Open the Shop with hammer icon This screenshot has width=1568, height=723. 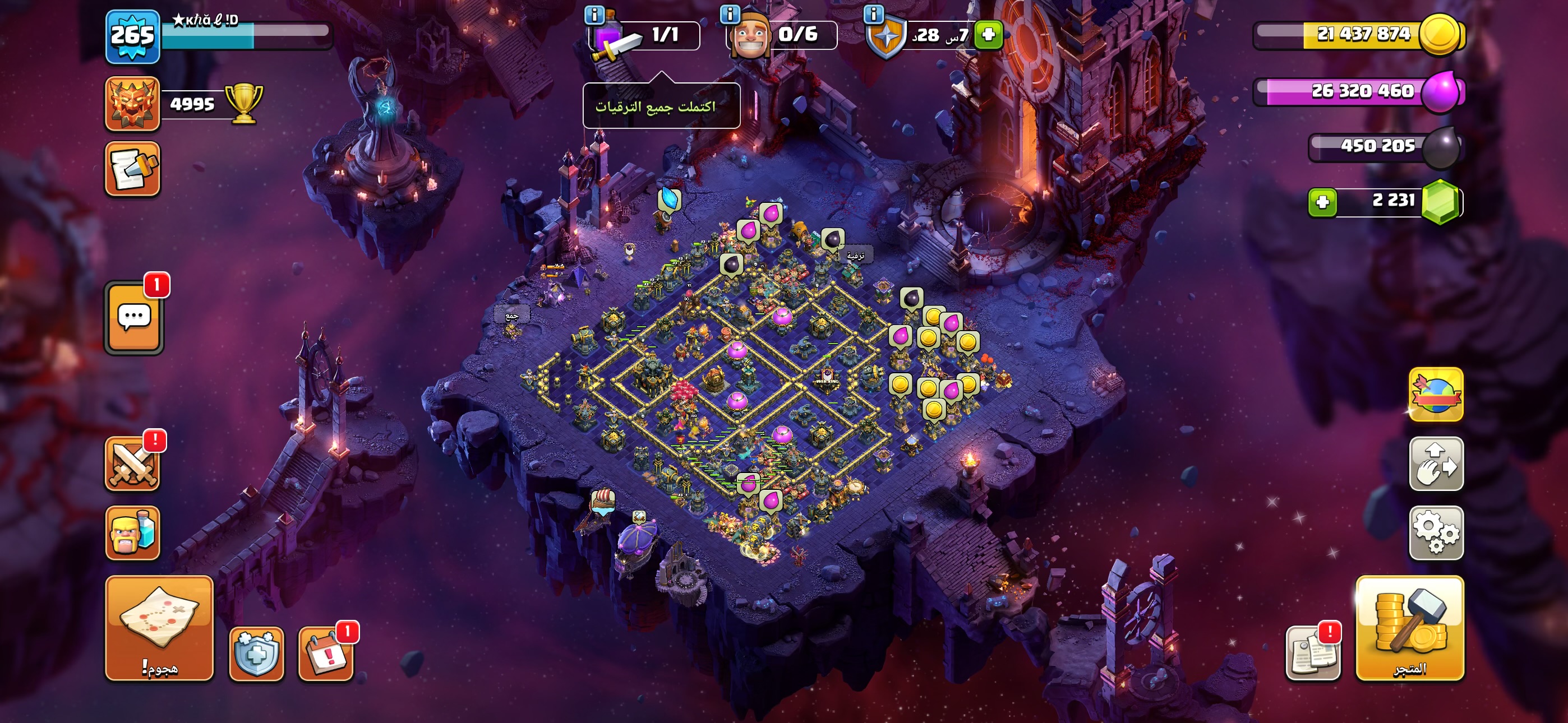coord(1409,628)
